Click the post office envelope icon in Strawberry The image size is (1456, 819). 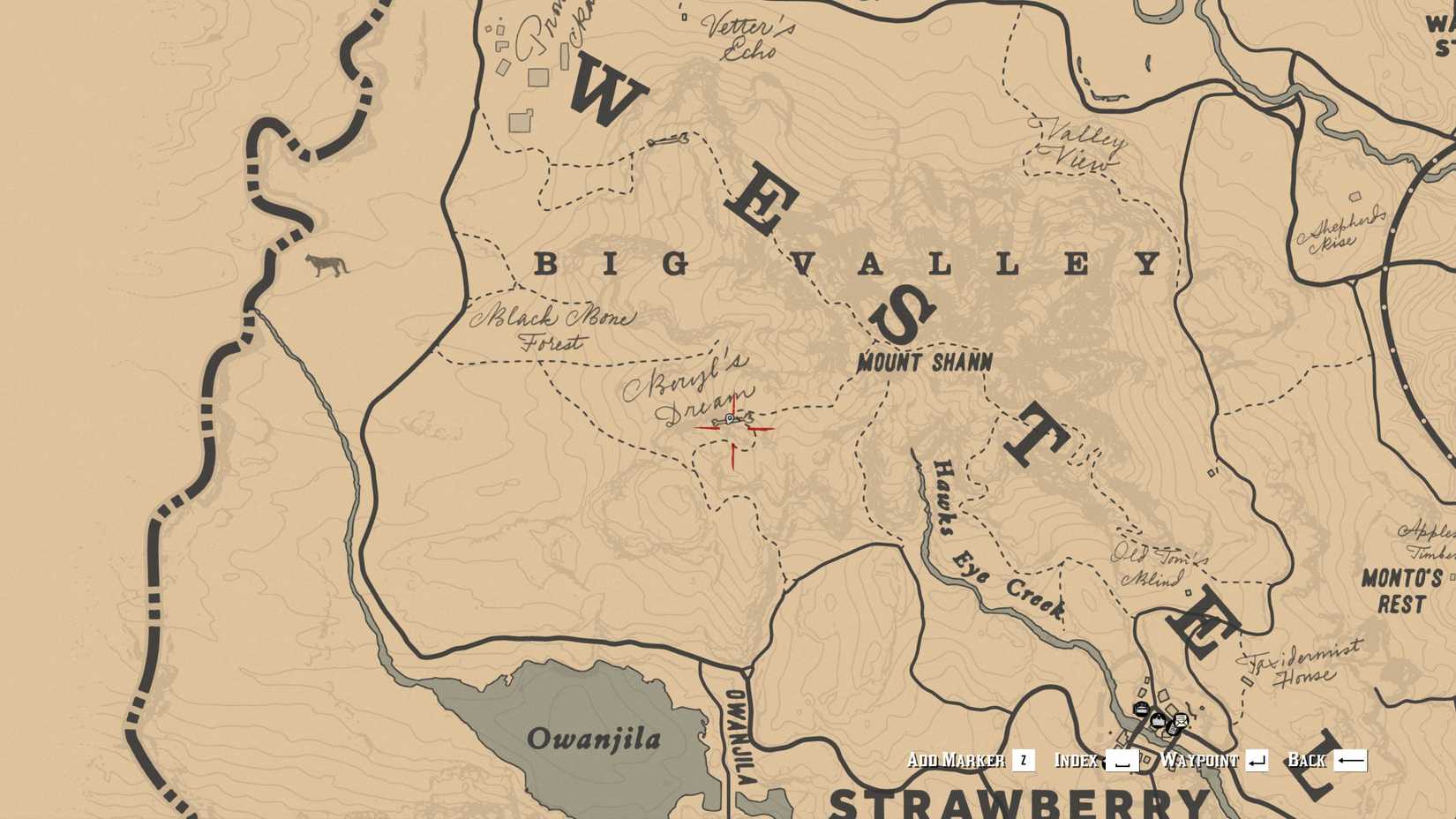(x=1182, y=720)
